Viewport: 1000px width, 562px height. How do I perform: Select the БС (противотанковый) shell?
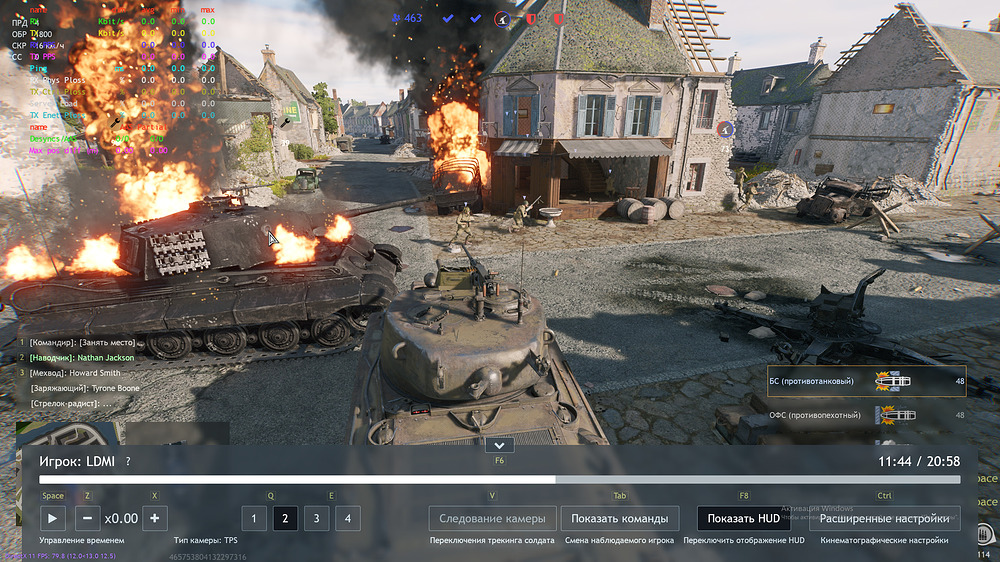click(x=866, y=381)
